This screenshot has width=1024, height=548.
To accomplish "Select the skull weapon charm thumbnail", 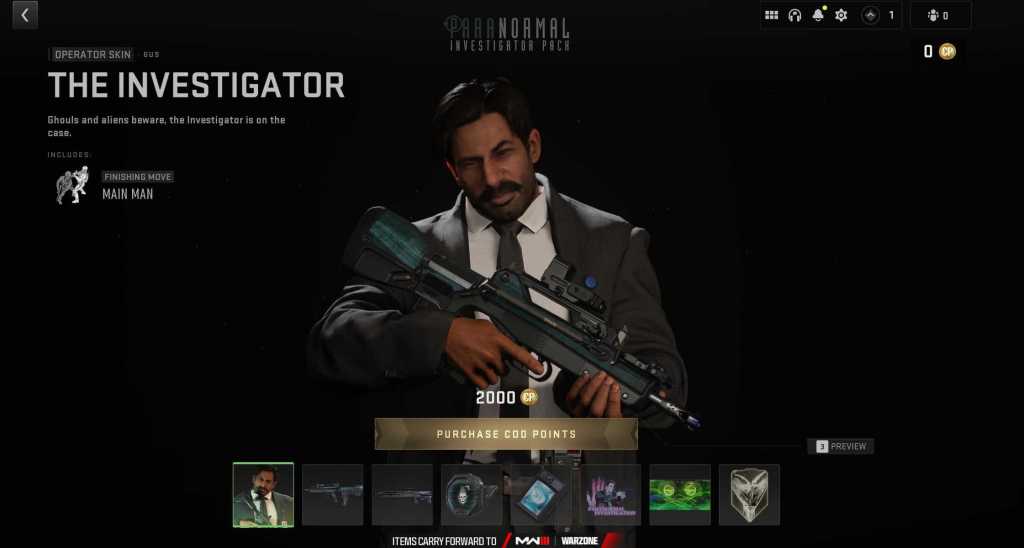I will [472, 494].
